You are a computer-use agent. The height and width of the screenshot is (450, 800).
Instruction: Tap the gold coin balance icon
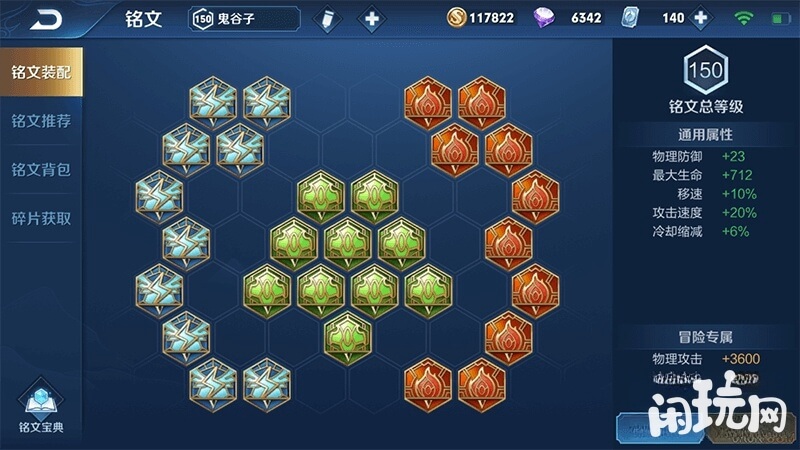(x=456, y=18)
